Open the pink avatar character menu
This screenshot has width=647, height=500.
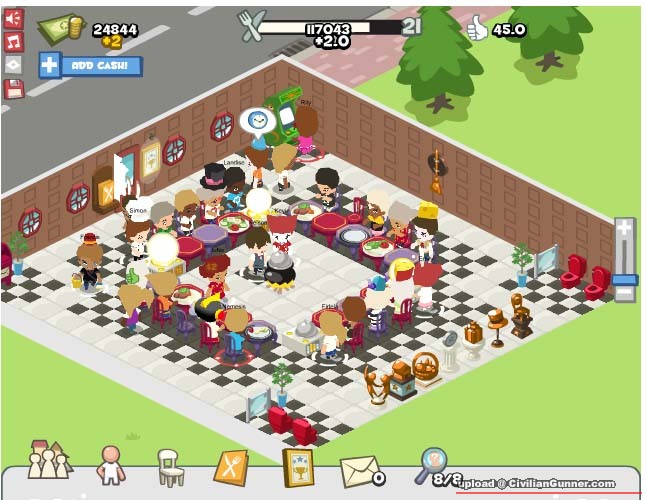[x=109, y=465]
